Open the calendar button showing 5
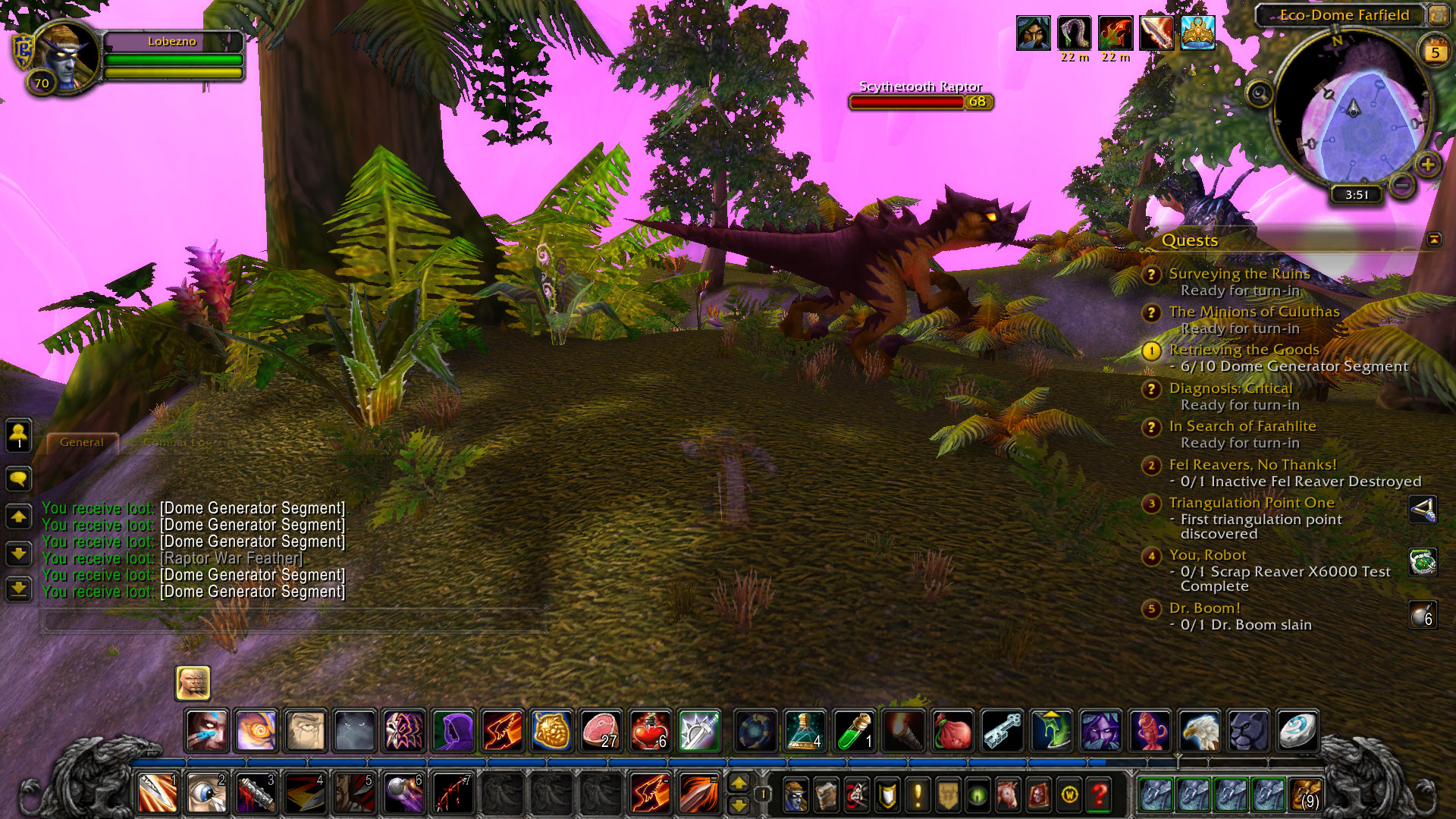Viewport: 1456px width, 819px height. (x=1434, y=52)
